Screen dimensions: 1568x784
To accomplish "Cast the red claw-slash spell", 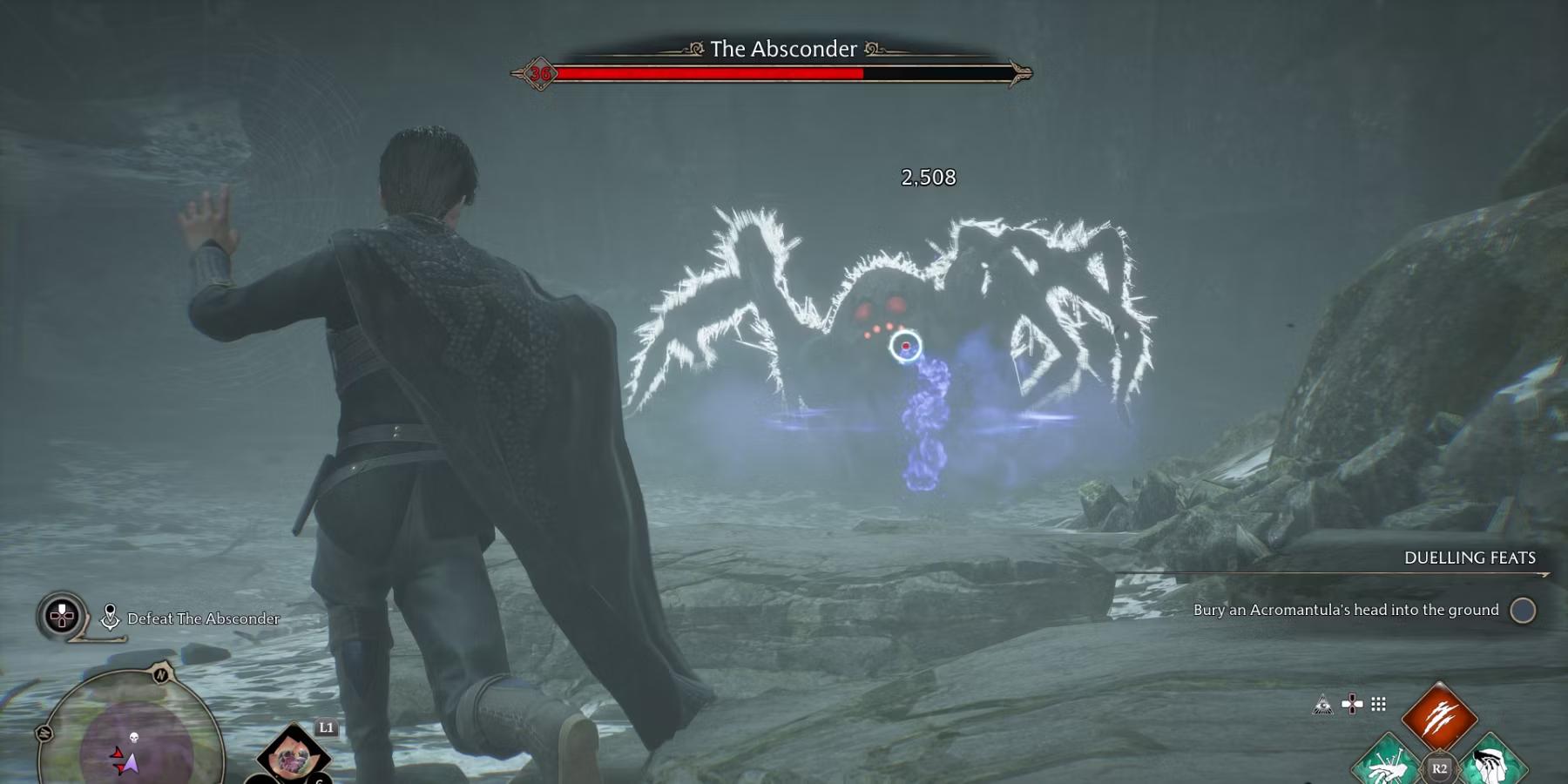I will (x=1439, y=717).
